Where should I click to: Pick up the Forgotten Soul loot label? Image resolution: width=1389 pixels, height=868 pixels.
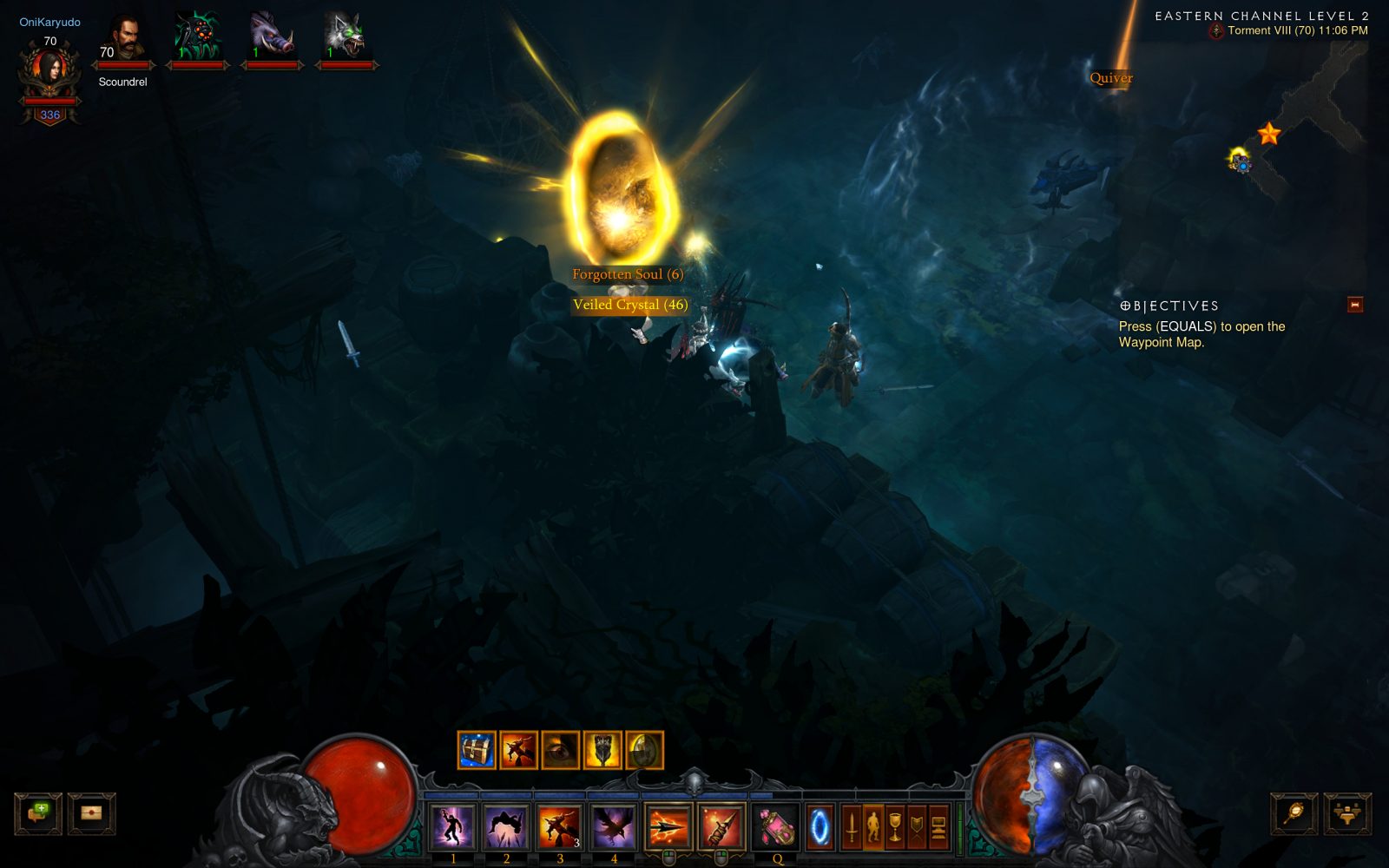[x=628, y=274]
